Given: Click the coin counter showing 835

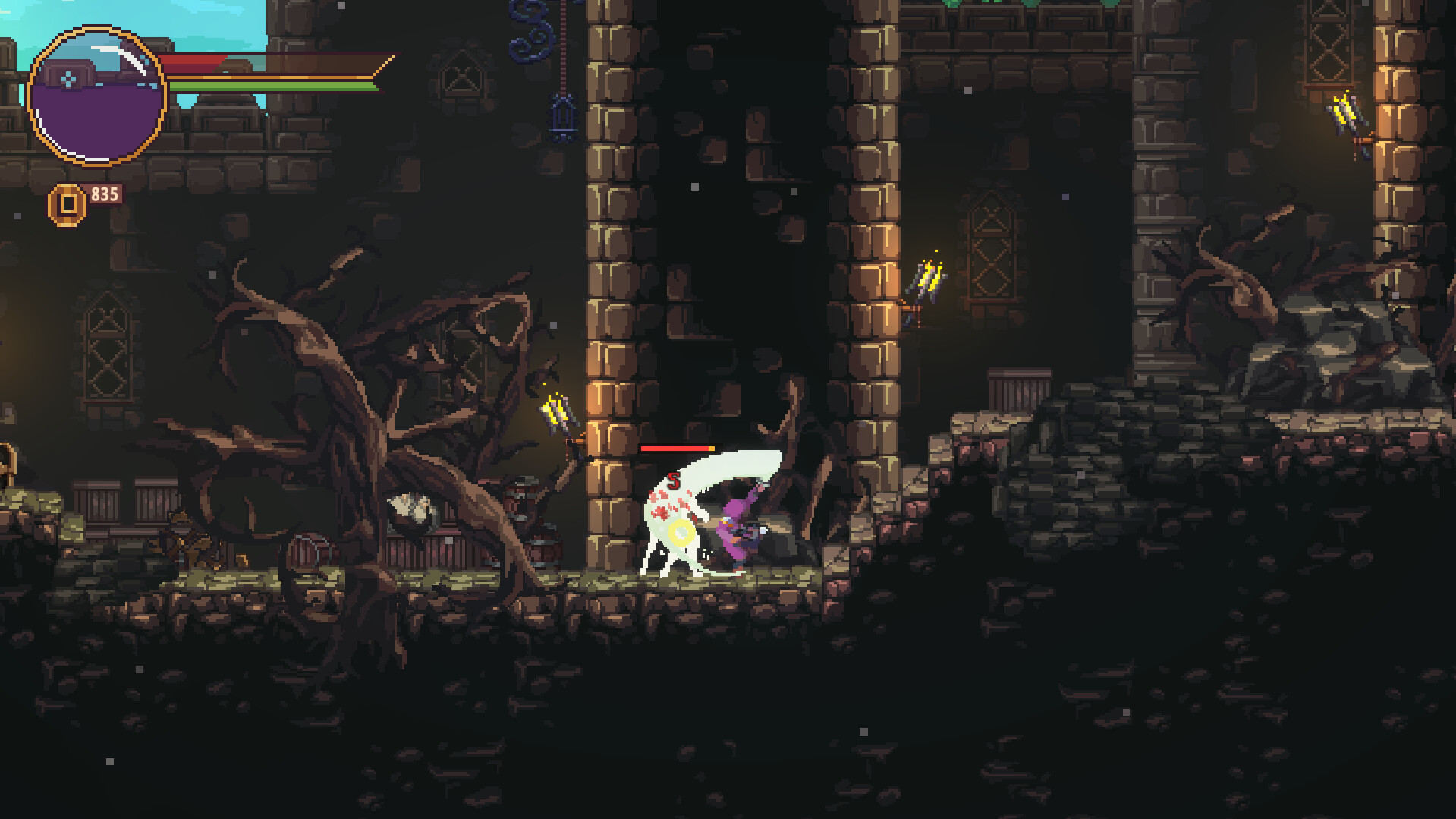Looking at the screenshot, I should tap(106, 194).
